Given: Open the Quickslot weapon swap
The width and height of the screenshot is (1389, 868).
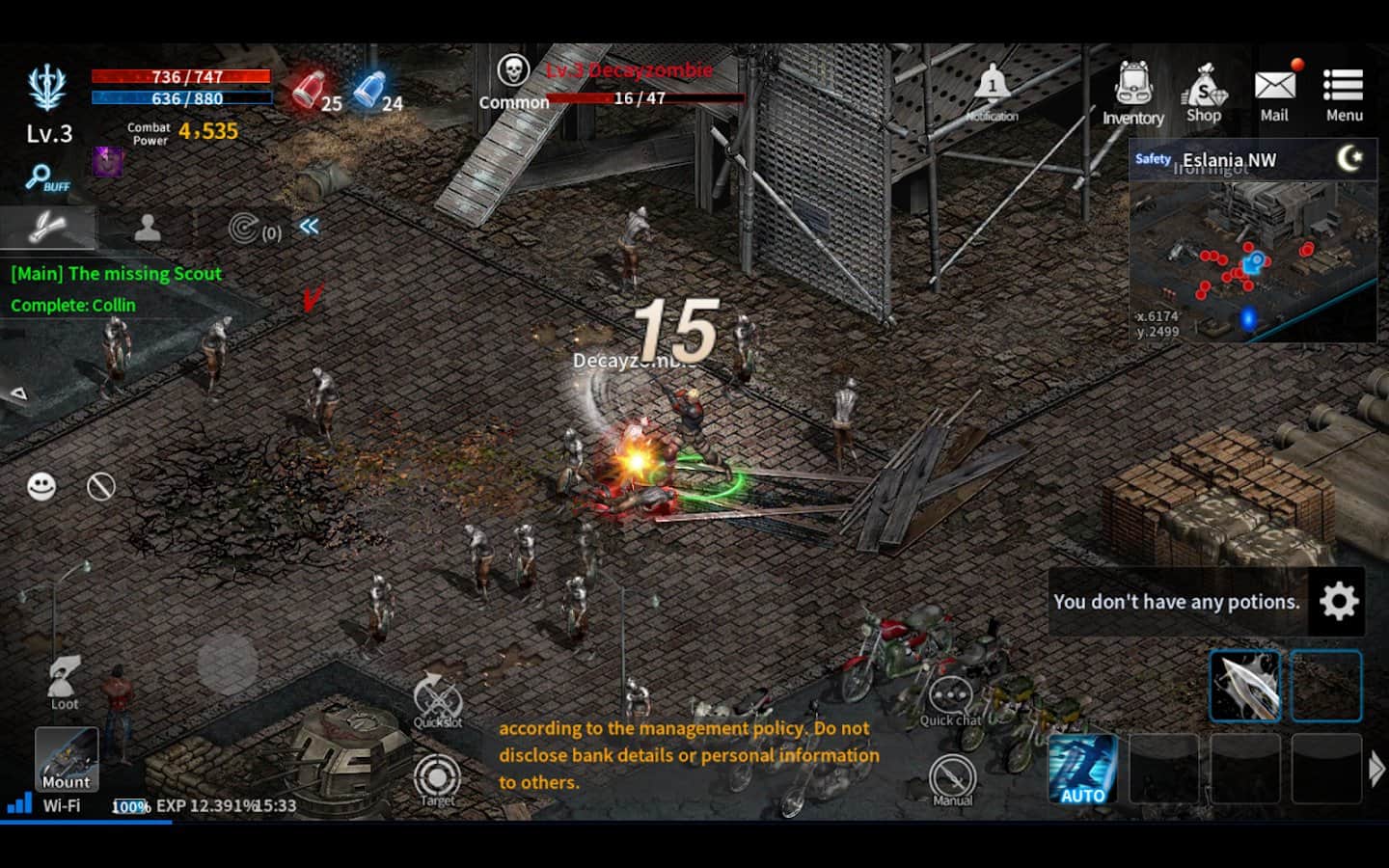Looking at the screenshot, I should (x=437, y=697).
